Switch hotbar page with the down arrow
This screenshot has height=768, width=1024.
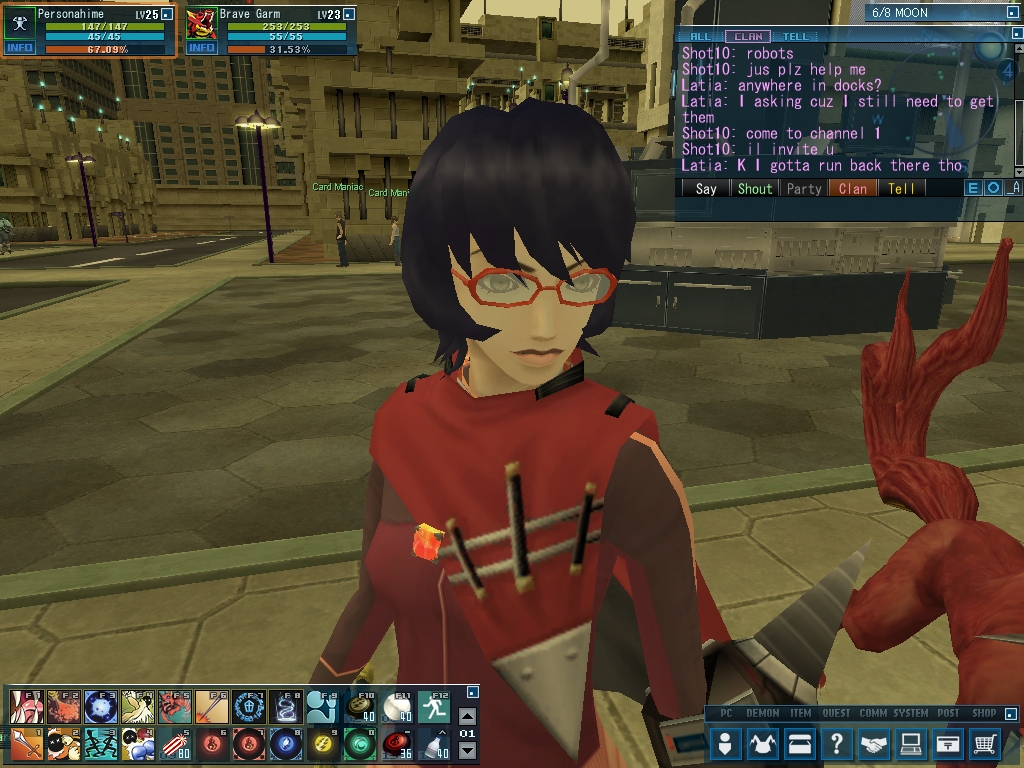(467, 751)
